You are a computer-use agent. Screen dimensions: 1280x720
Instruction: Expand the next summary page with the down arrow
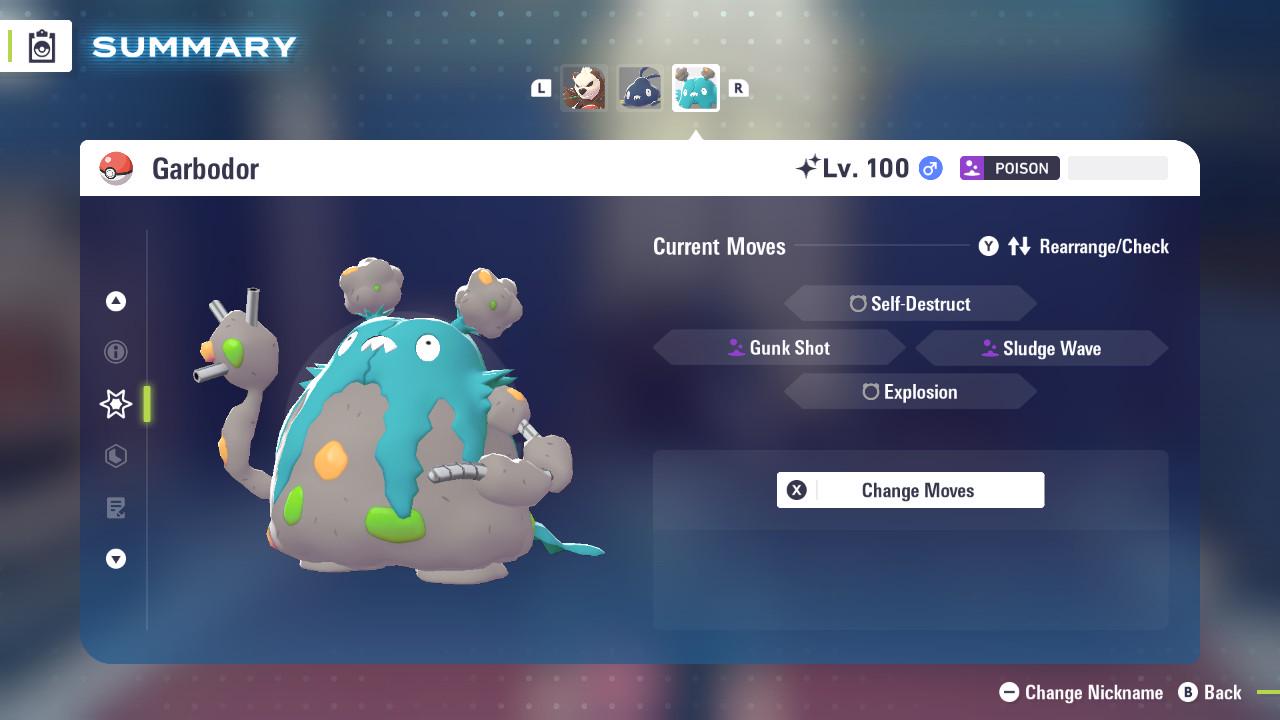click(x=116, y=559)
